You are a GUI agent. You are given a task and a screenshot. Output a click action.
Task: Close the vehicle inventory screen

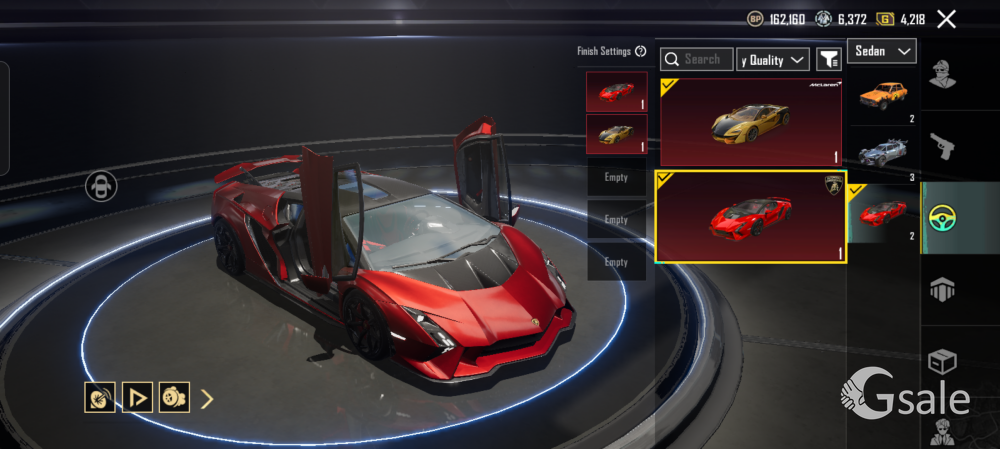click(946, 19)
